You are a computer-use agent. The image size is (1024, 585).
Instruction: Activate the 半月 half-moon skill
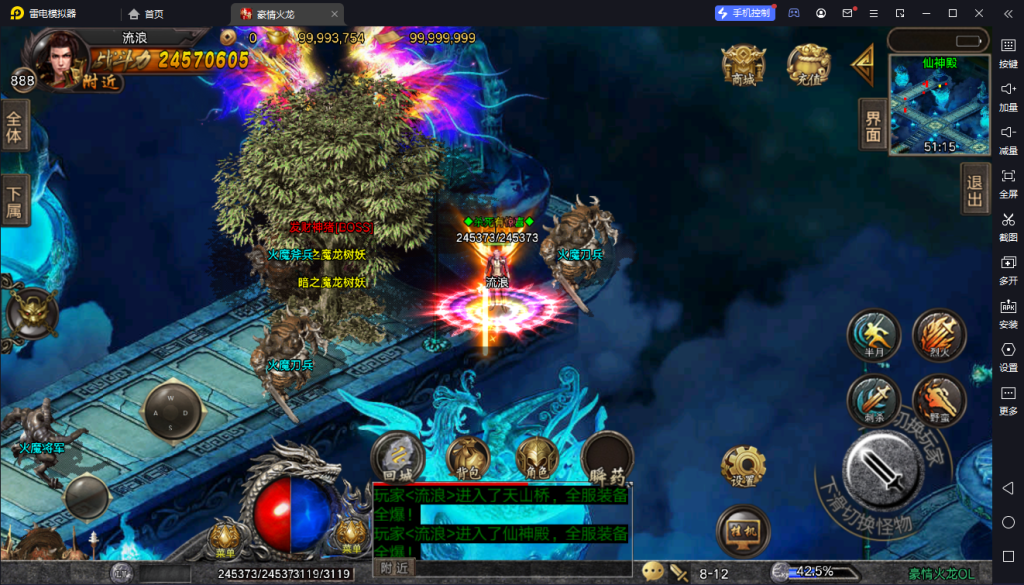[873, 334]
